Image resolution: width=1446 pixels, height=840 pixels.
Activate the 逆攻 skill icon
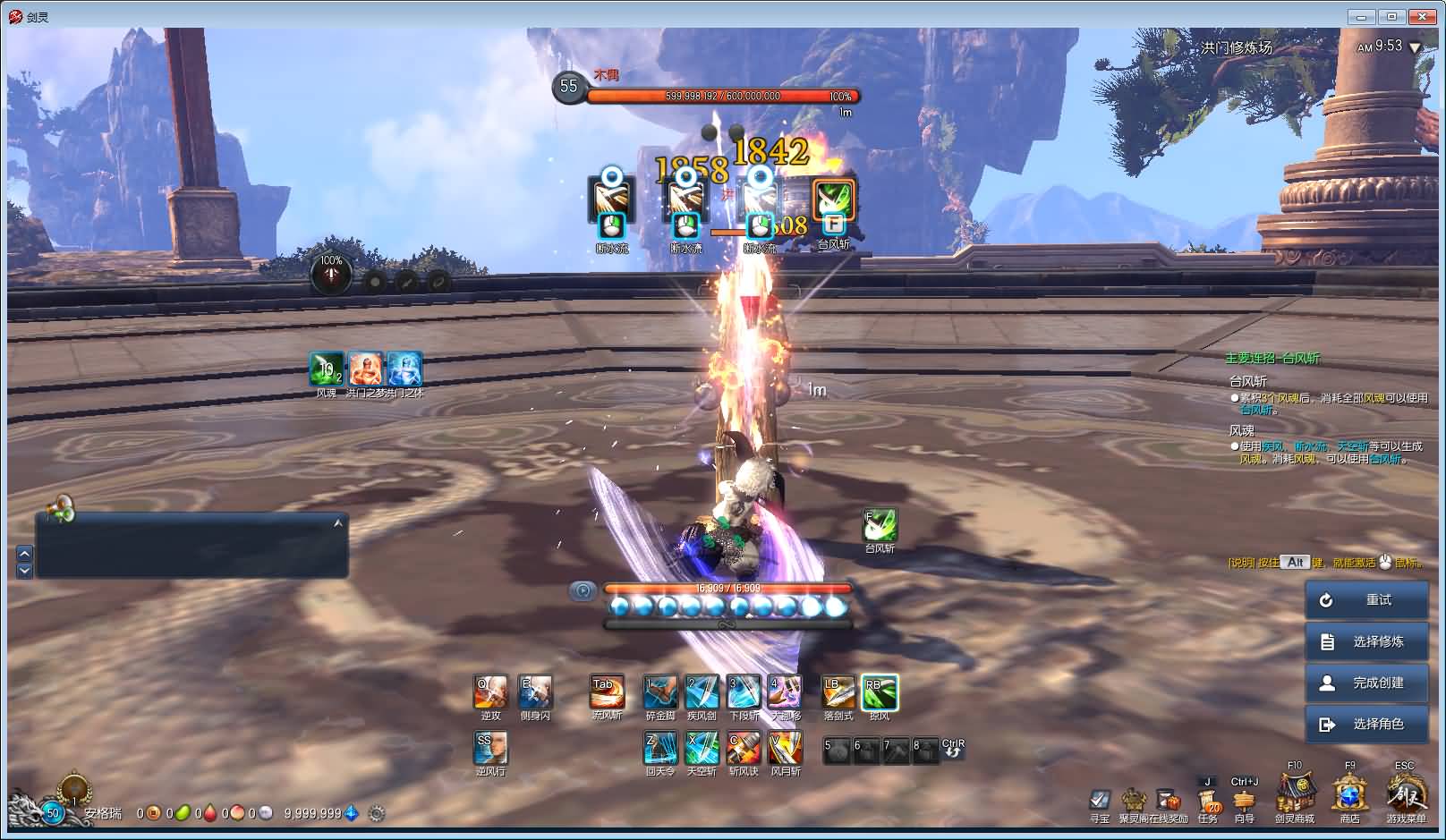click(x=490, y=692)
